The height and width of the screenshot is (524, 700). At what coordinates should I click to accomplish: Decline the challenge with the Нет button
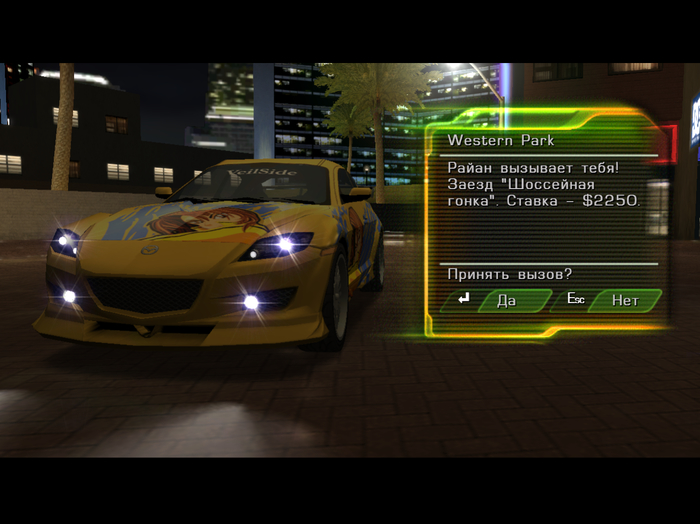coord(624,300)
